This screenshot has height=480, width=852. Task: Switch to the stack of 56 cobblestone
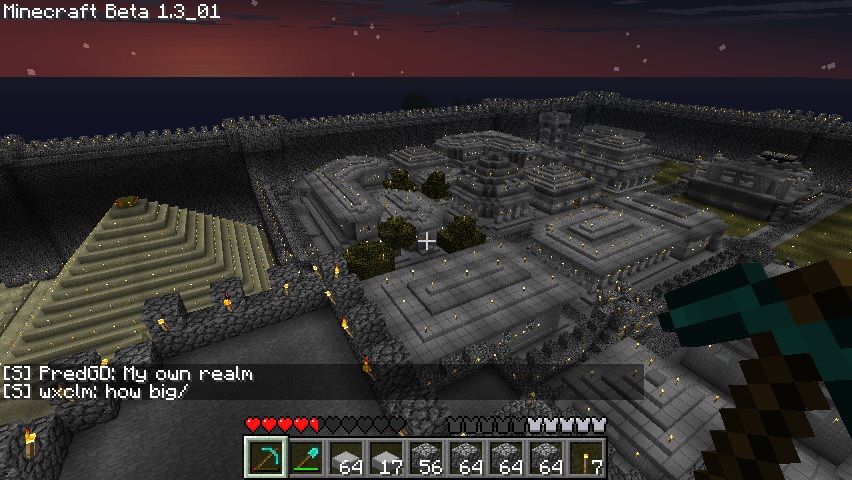pos(425,456)
